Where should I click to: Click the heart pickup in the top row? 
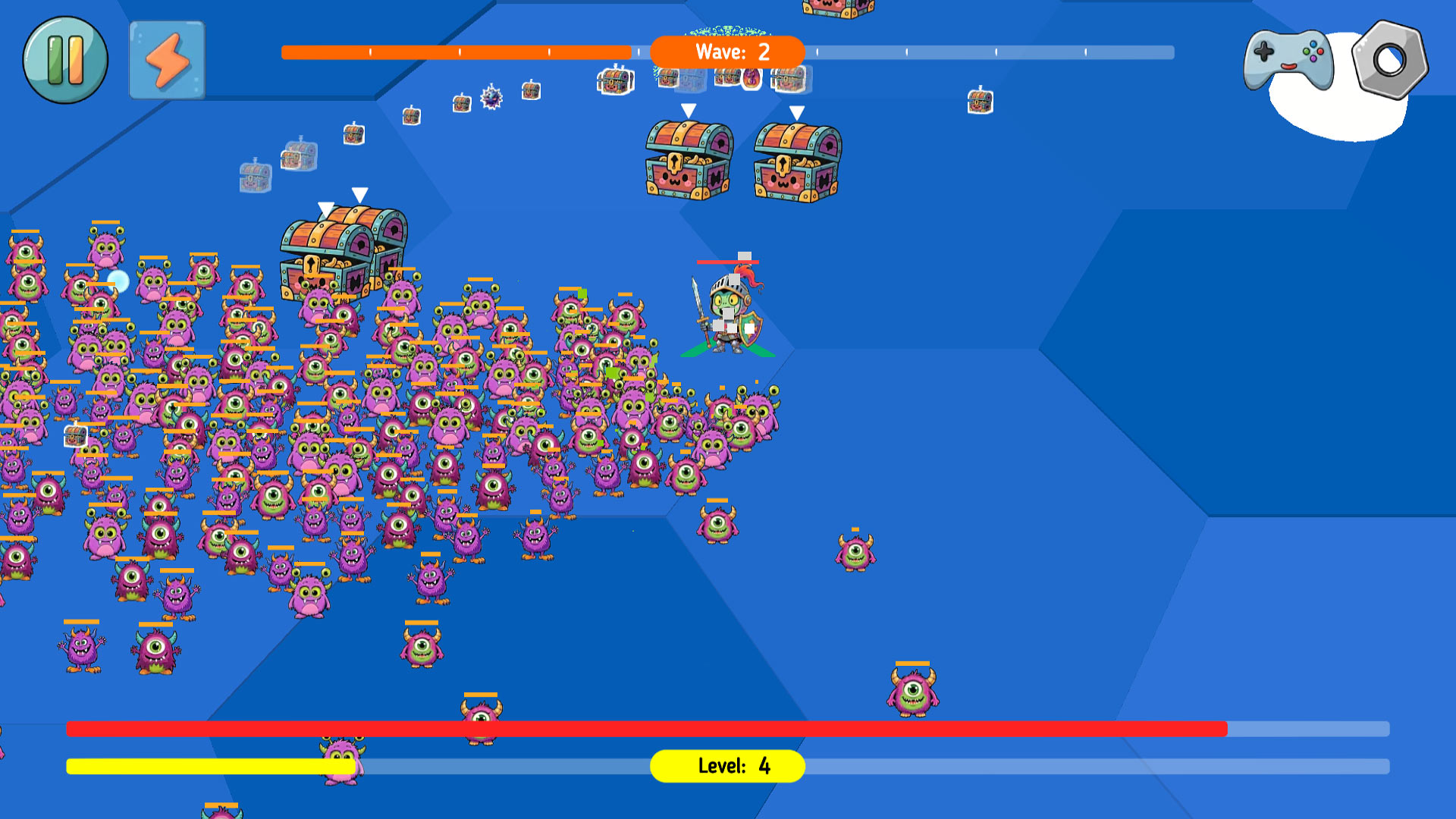[751, 78]
